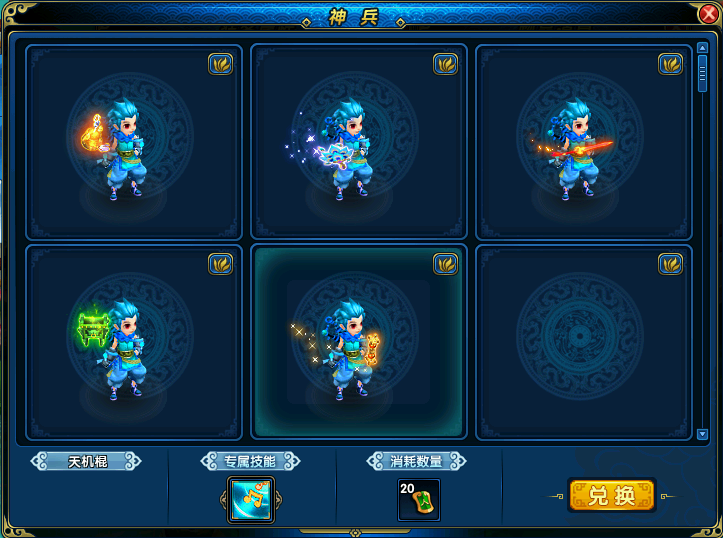The height and width of the screenshot is (538, 723).
Task: Select the highlighted golden staff weapon card
Action: pos(359,342)
